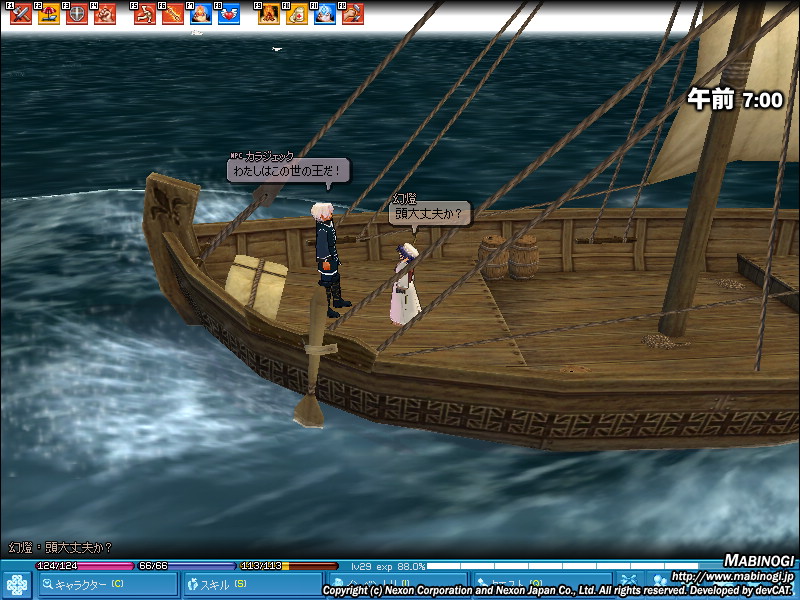The height and width of the screenshot is (600, 800).
Task: Open the main menu knot button
Action: (17, 584)
